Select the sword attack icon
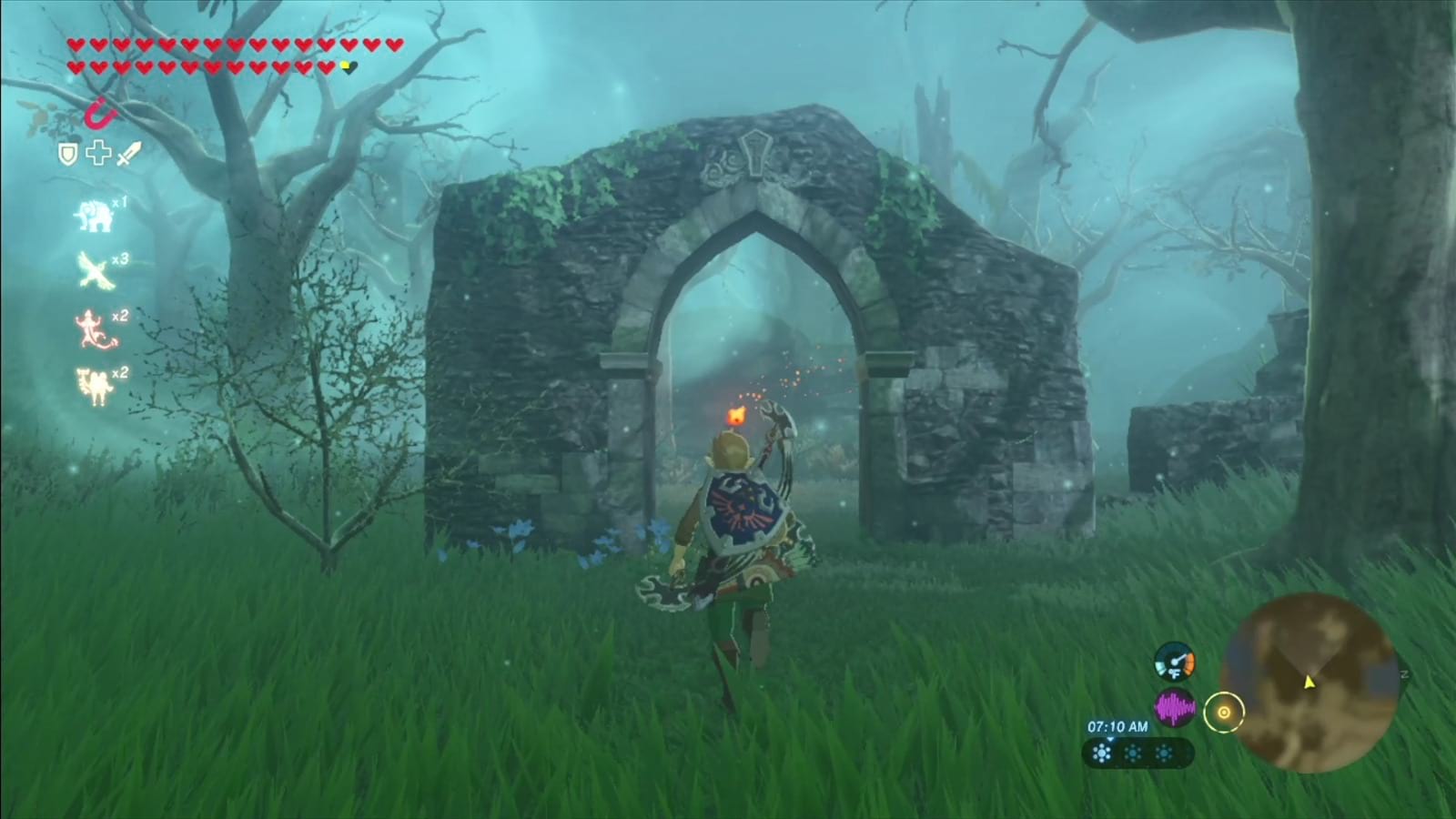This screenshot has width=1456, height=819. [127, 154]
